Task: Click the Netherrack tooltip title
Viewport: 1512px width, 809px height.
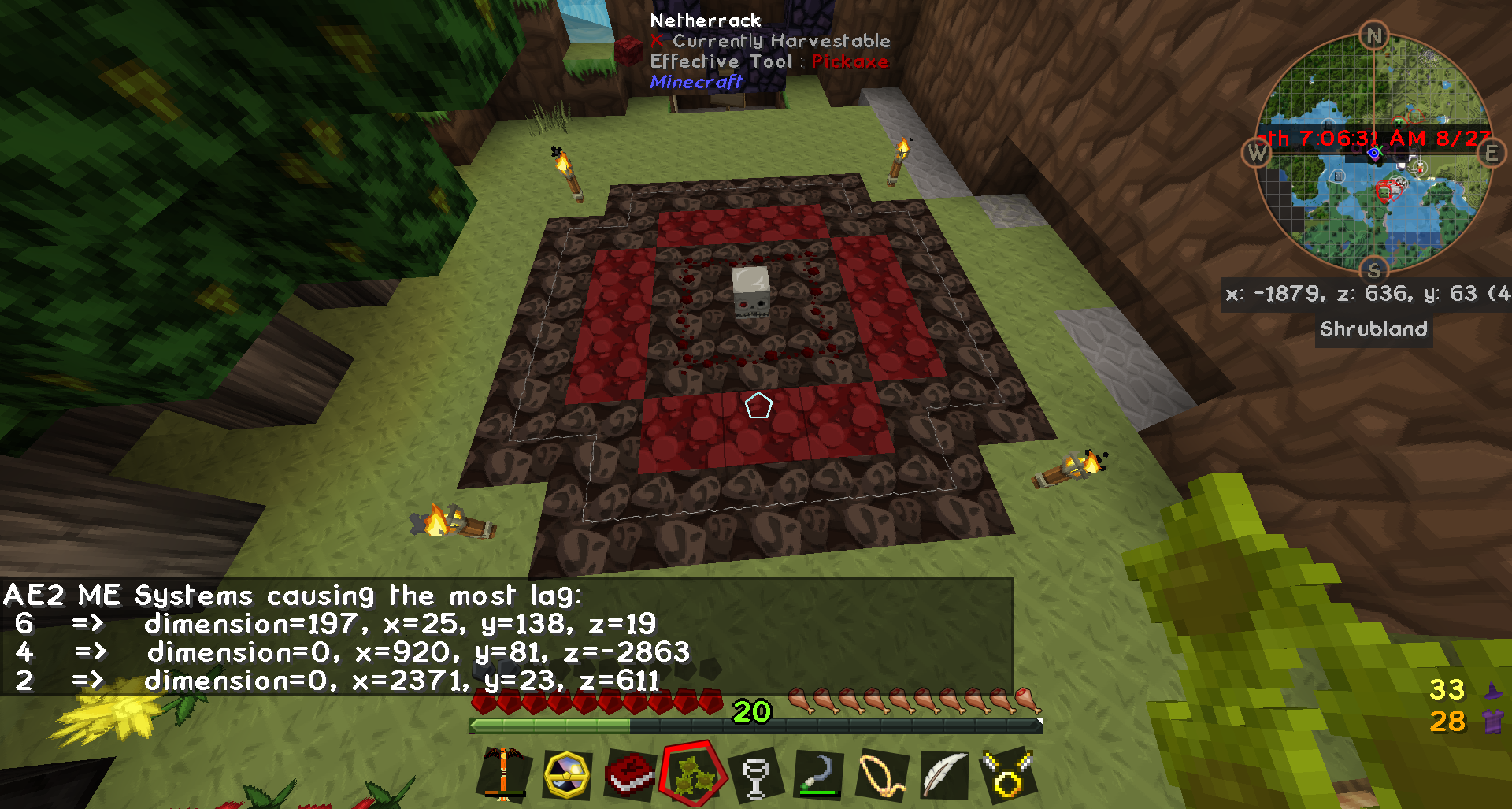Action: [706, 20]
